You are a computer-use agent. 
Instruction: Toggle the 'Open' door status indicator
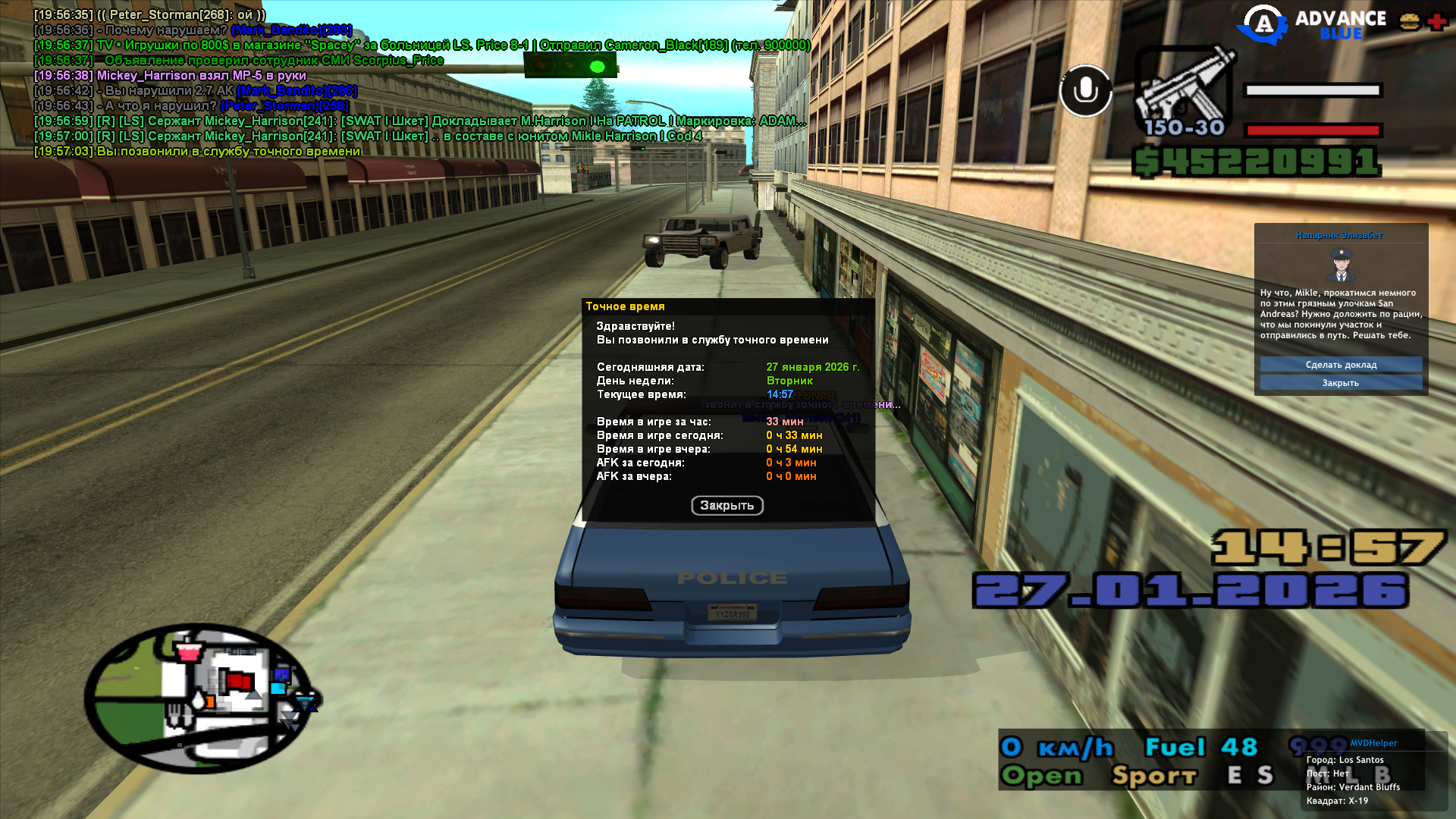[x=1041, y=776]
